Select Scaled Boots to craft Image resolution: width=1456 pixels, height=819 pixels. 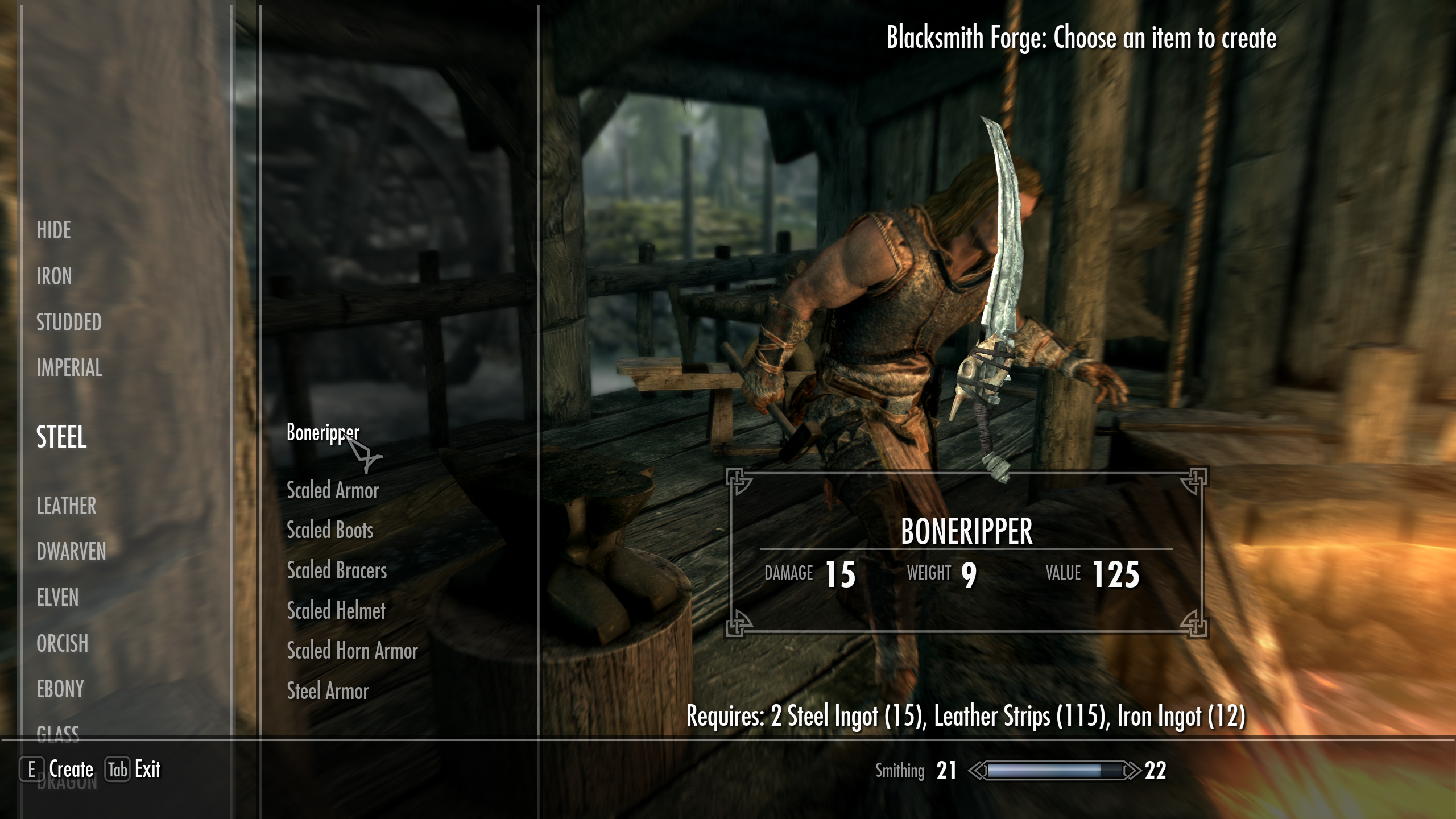point(330,531)
